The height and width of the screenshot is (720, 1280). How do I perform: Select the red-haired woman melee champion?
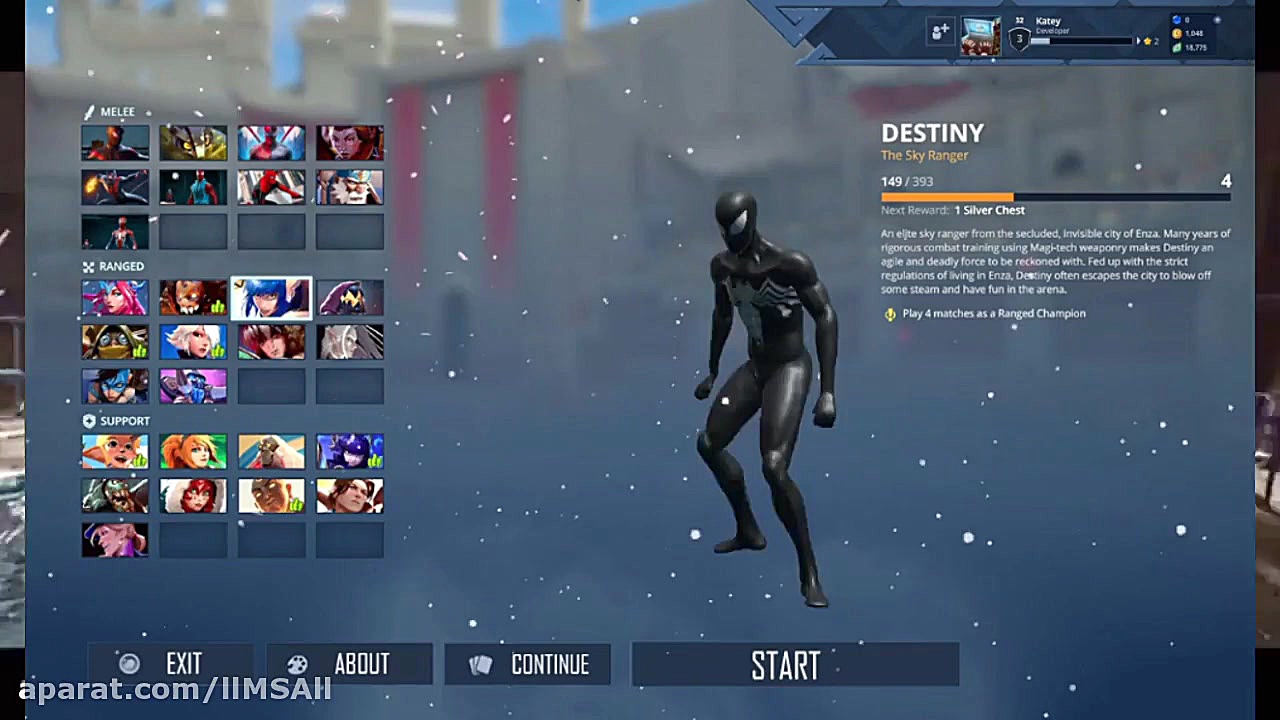[350, 143]
